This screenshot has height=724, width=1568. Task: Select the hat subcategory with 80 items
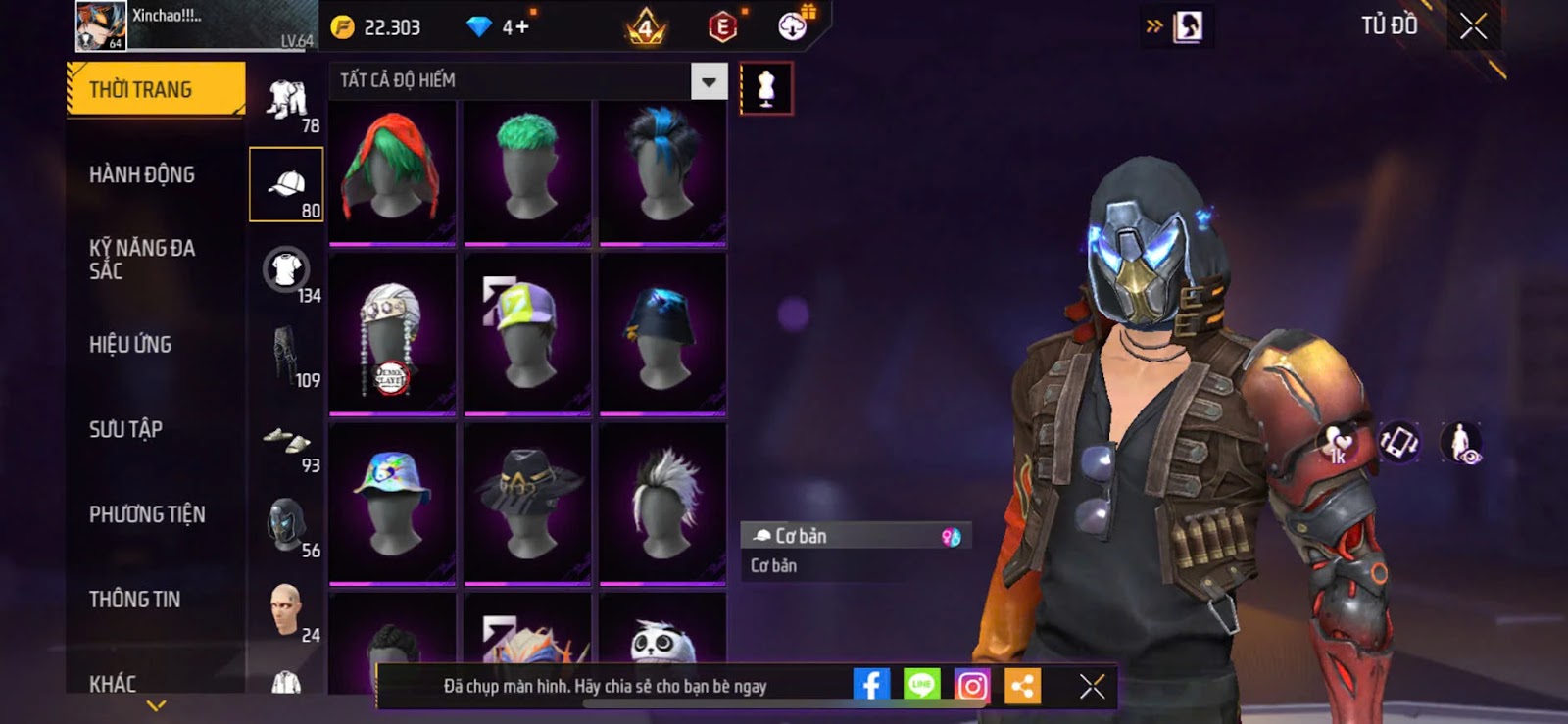286,184
